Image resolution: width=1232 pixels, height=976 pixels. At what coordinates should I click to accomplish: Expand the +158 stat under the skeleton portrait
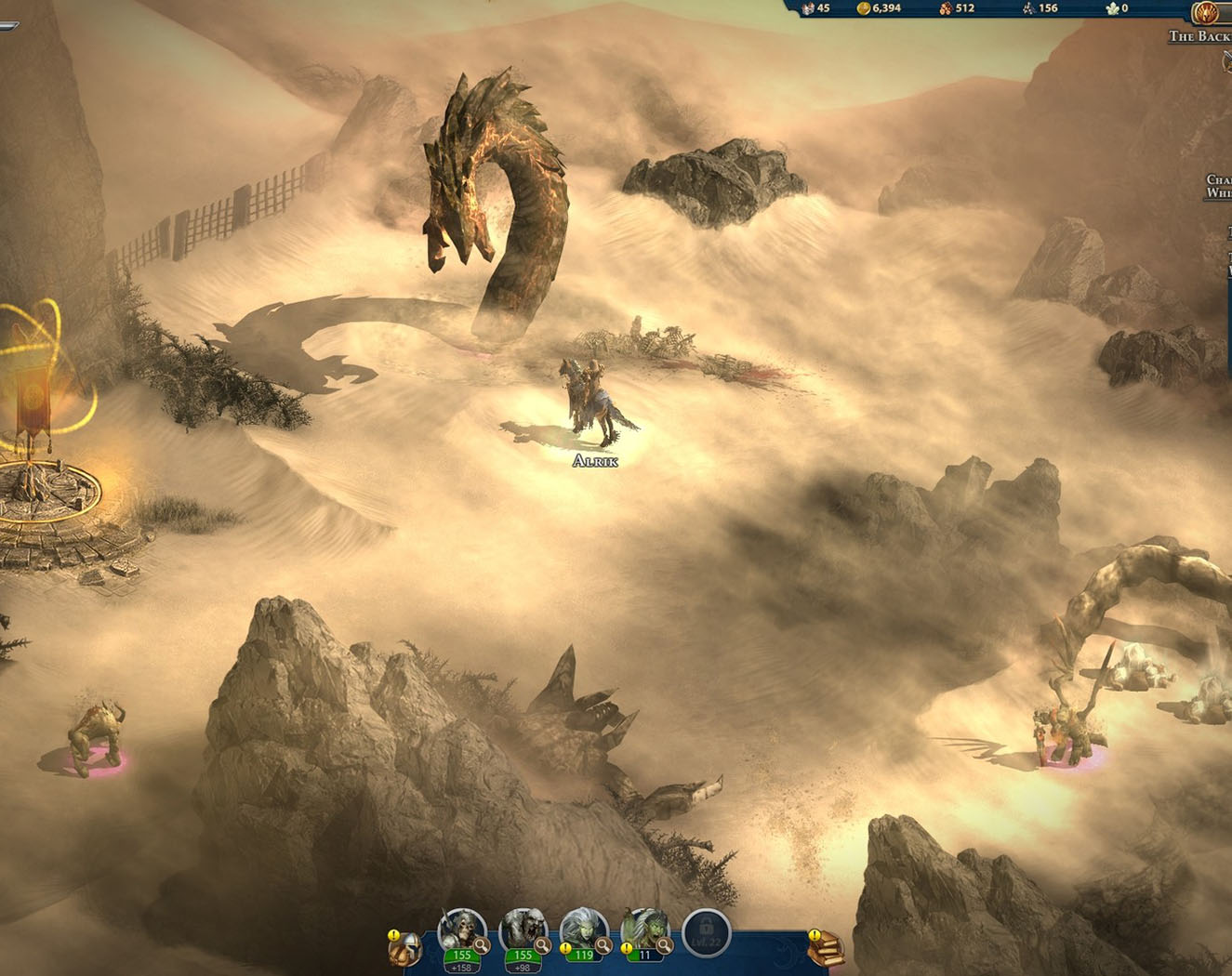pyautogui.click(x=462, y=967)
